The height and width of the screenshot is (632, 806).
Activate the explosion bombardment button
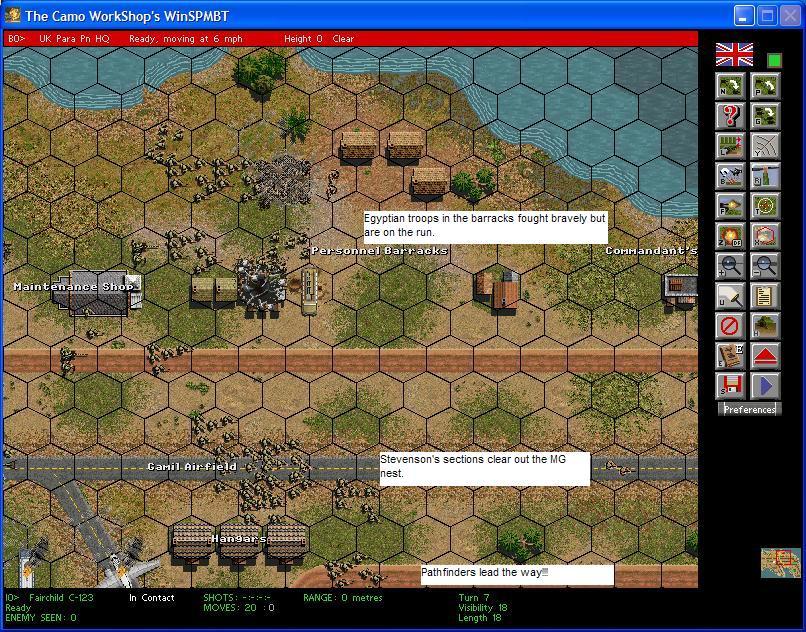coord(731,236)
